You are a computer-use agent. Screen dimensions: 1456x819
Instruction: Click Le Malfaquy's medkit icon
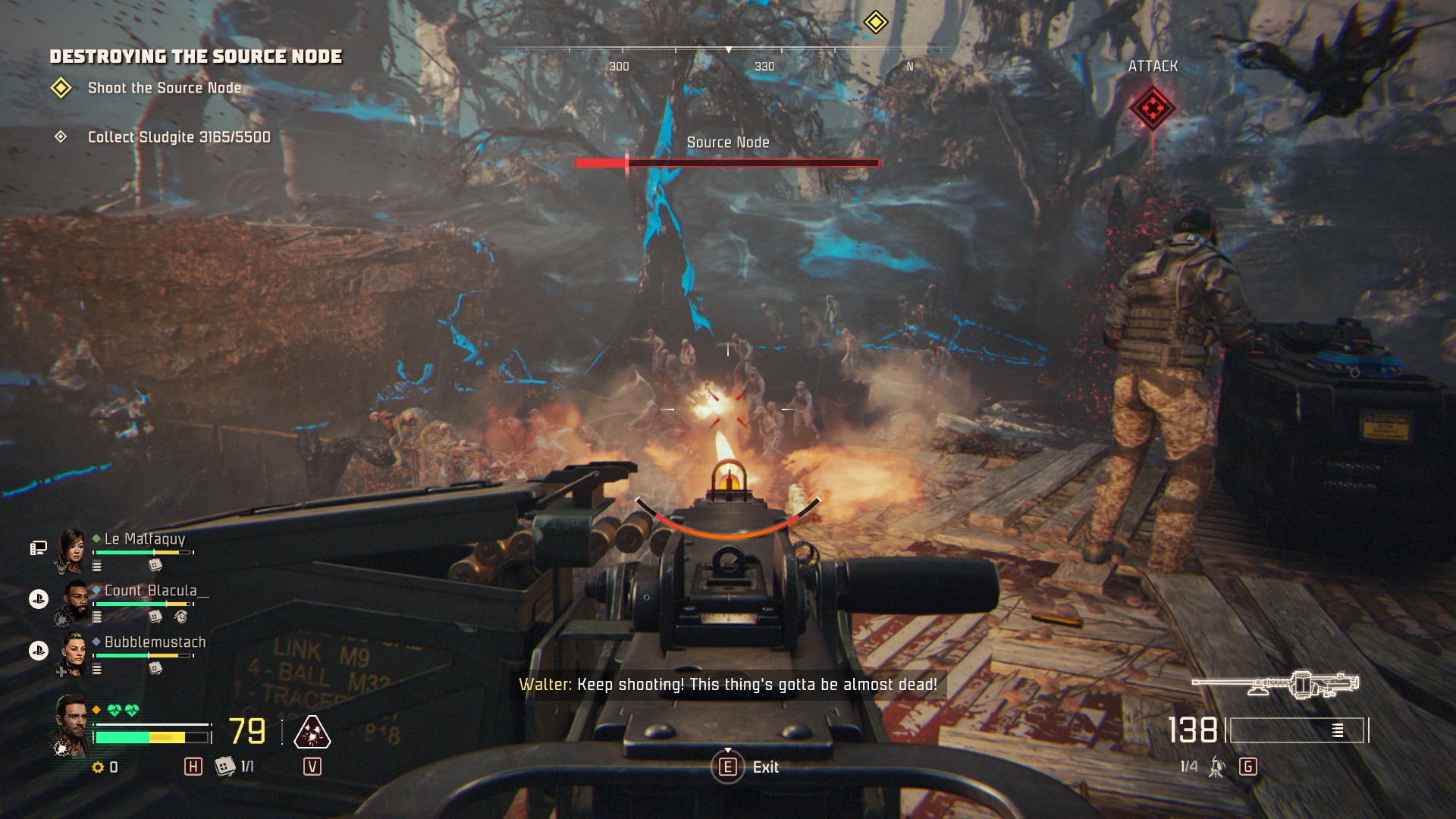point(155,566)
